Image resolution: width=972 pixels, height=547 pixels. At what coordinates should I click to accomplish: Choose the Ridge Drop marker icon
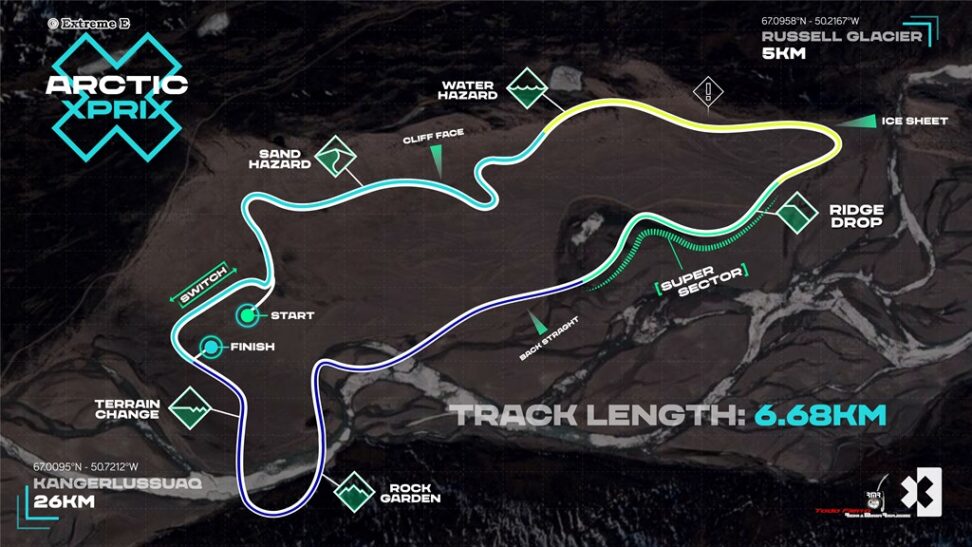pos(797,214)
